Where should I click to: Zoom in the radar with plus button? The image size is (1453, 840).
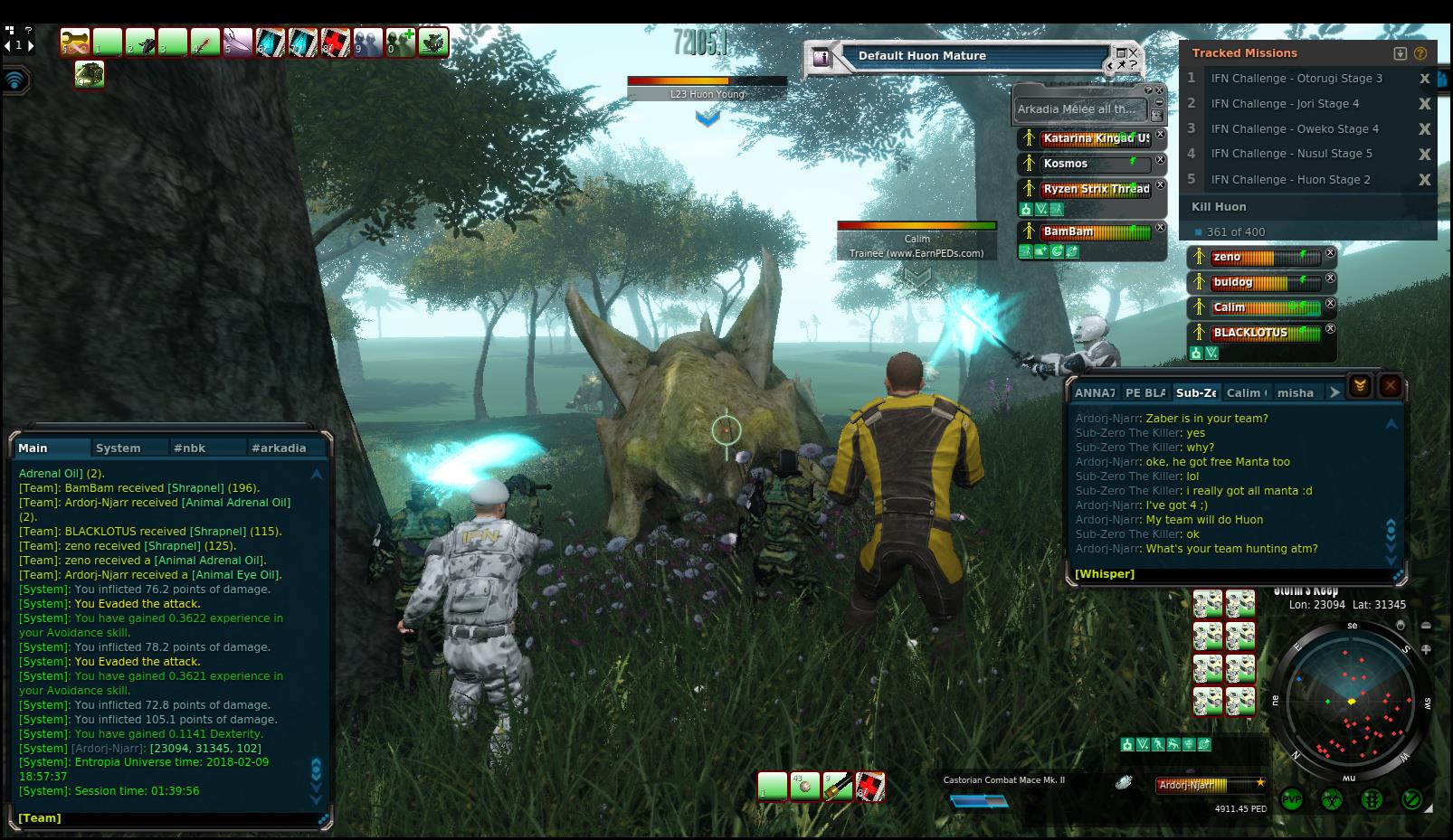1427,648
